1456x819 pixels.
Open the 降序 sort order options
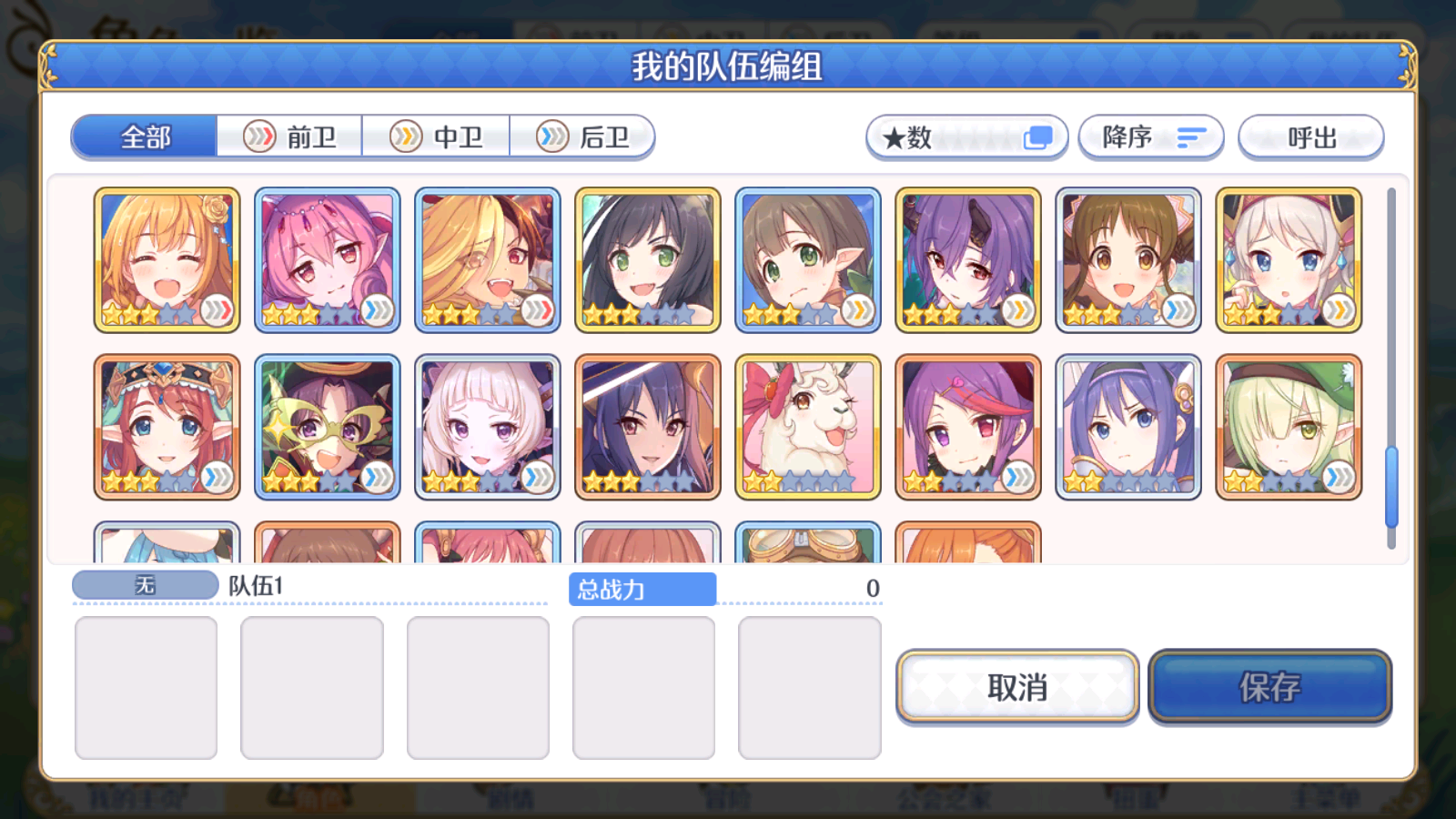(1150, 137)
